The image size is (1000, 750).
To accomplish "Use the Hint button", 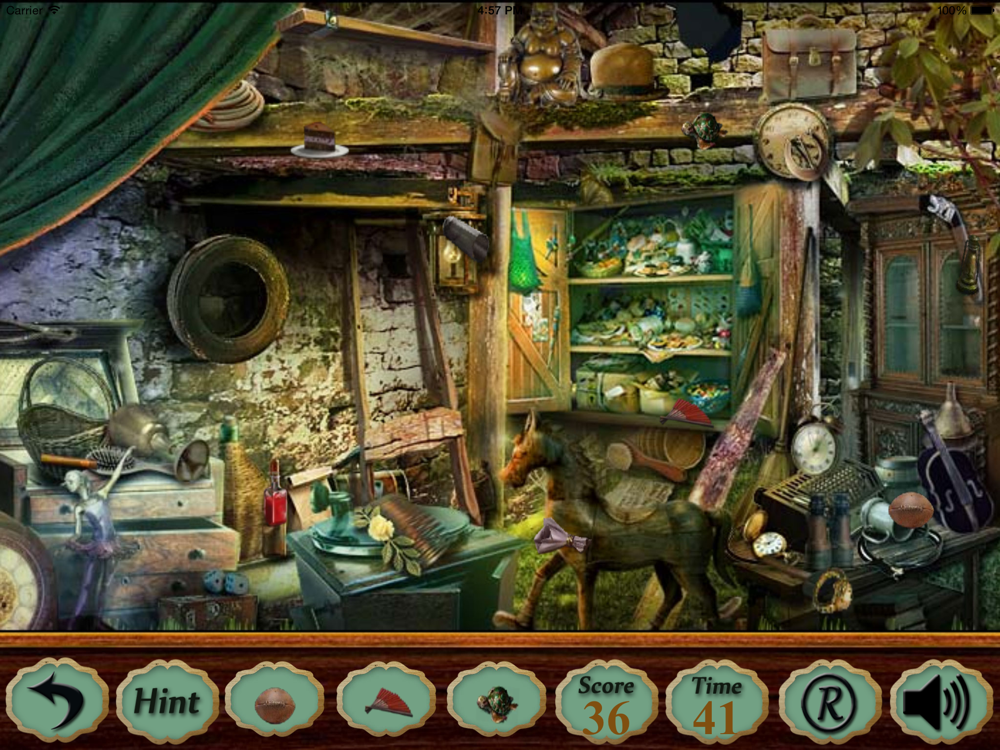I will coord(167,701).
